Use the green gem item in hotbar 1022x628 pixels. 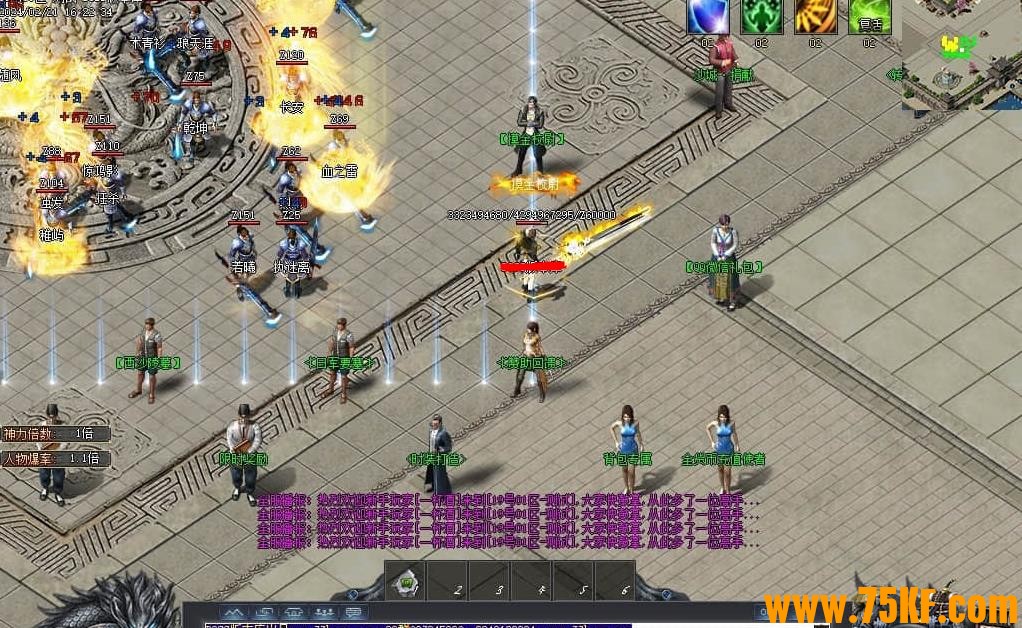click(x=407, y=581)
